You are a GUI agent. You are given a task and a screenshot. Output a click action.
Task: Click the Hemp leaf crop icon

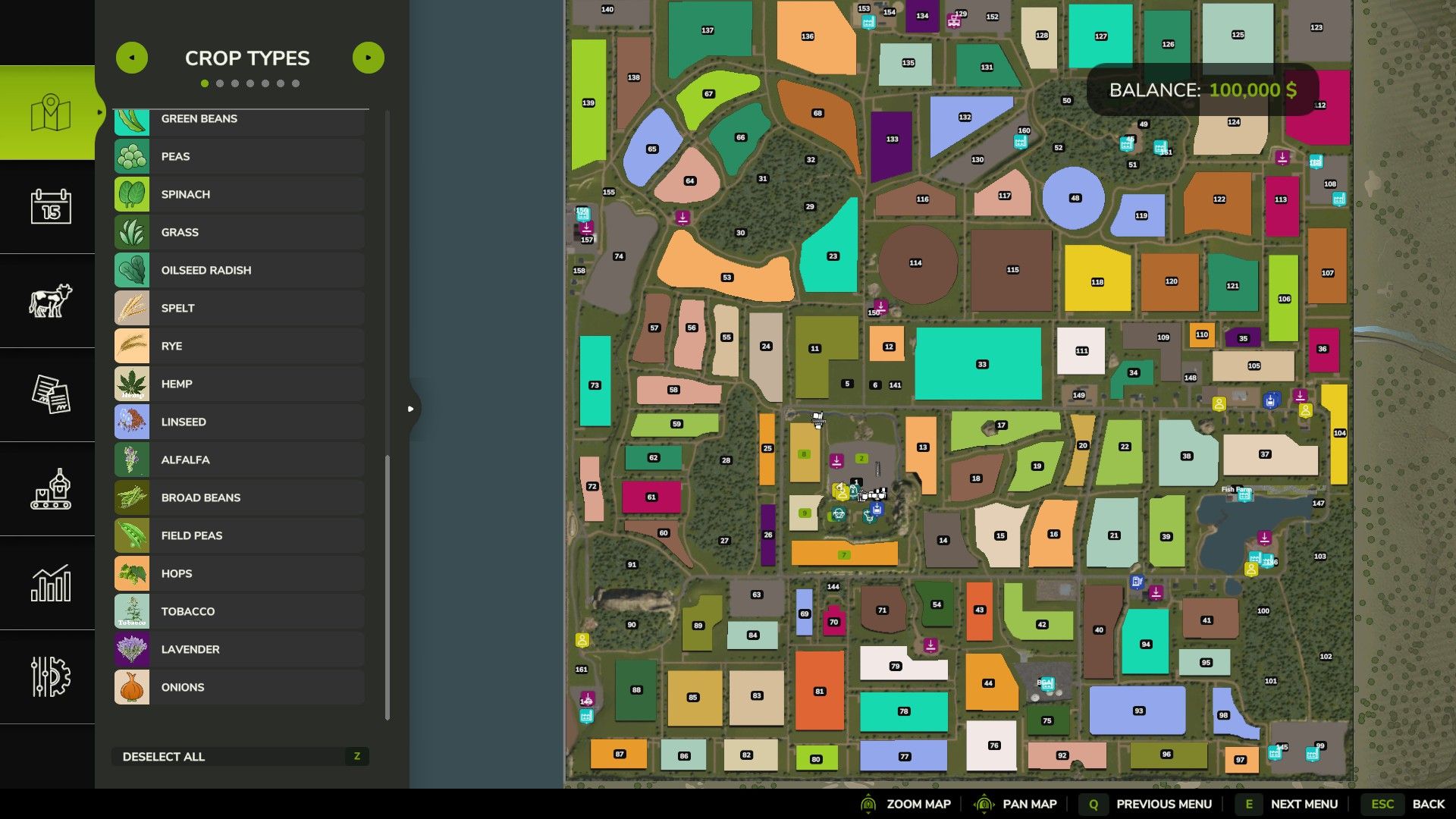131,384
